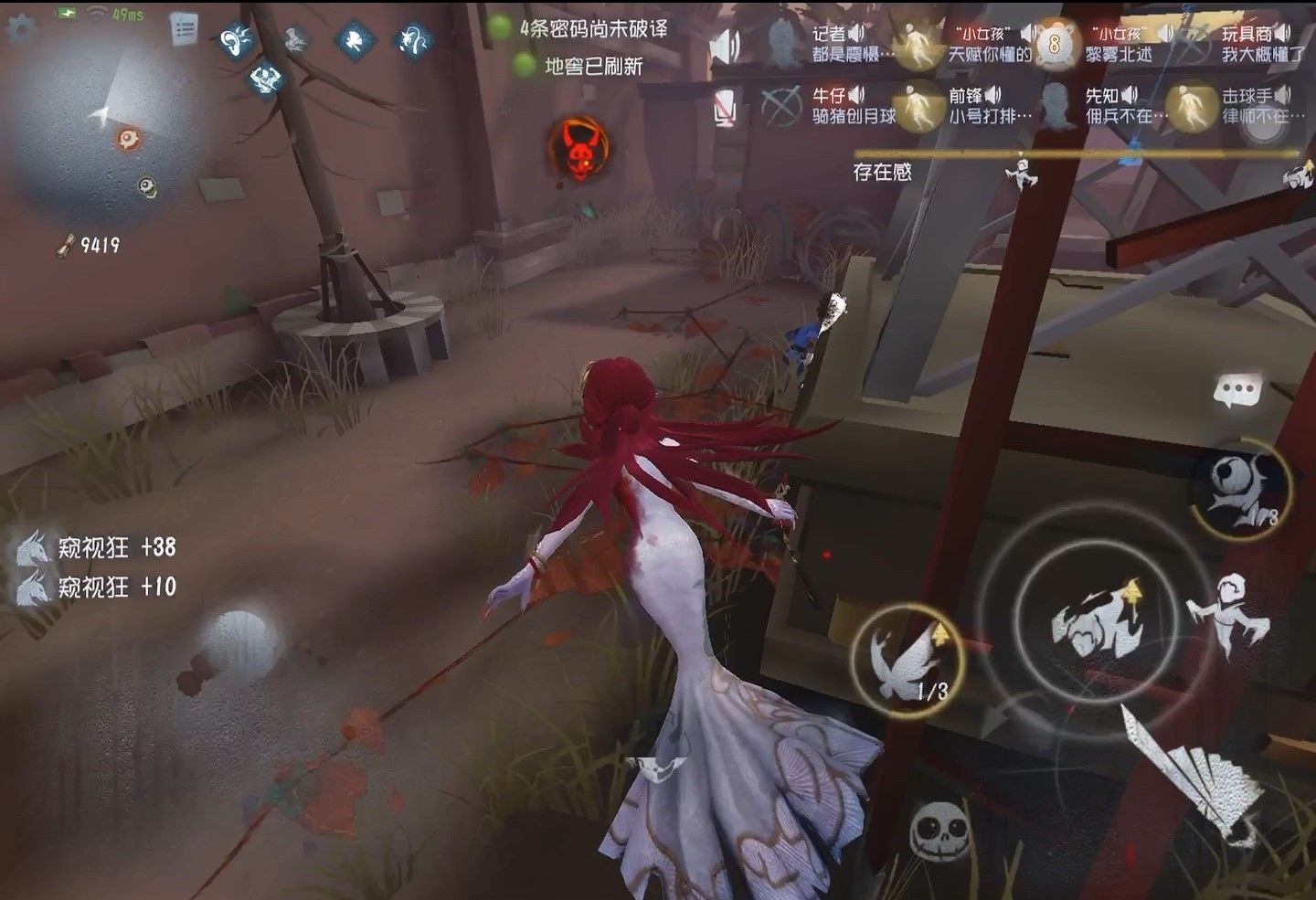Select the Listen trait icon
The width and height of the screenshot is (1316, 900).
[x=237, y=41]
